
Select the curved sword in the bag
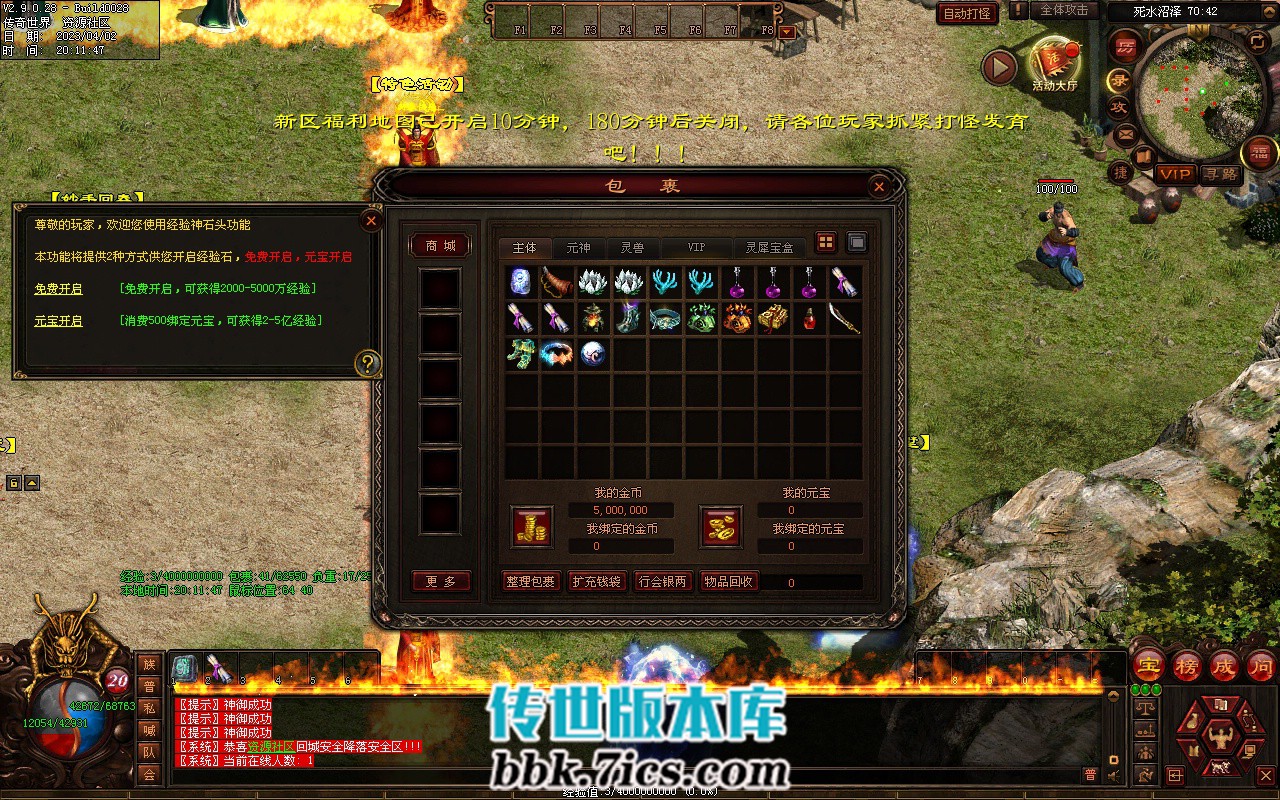845,319
